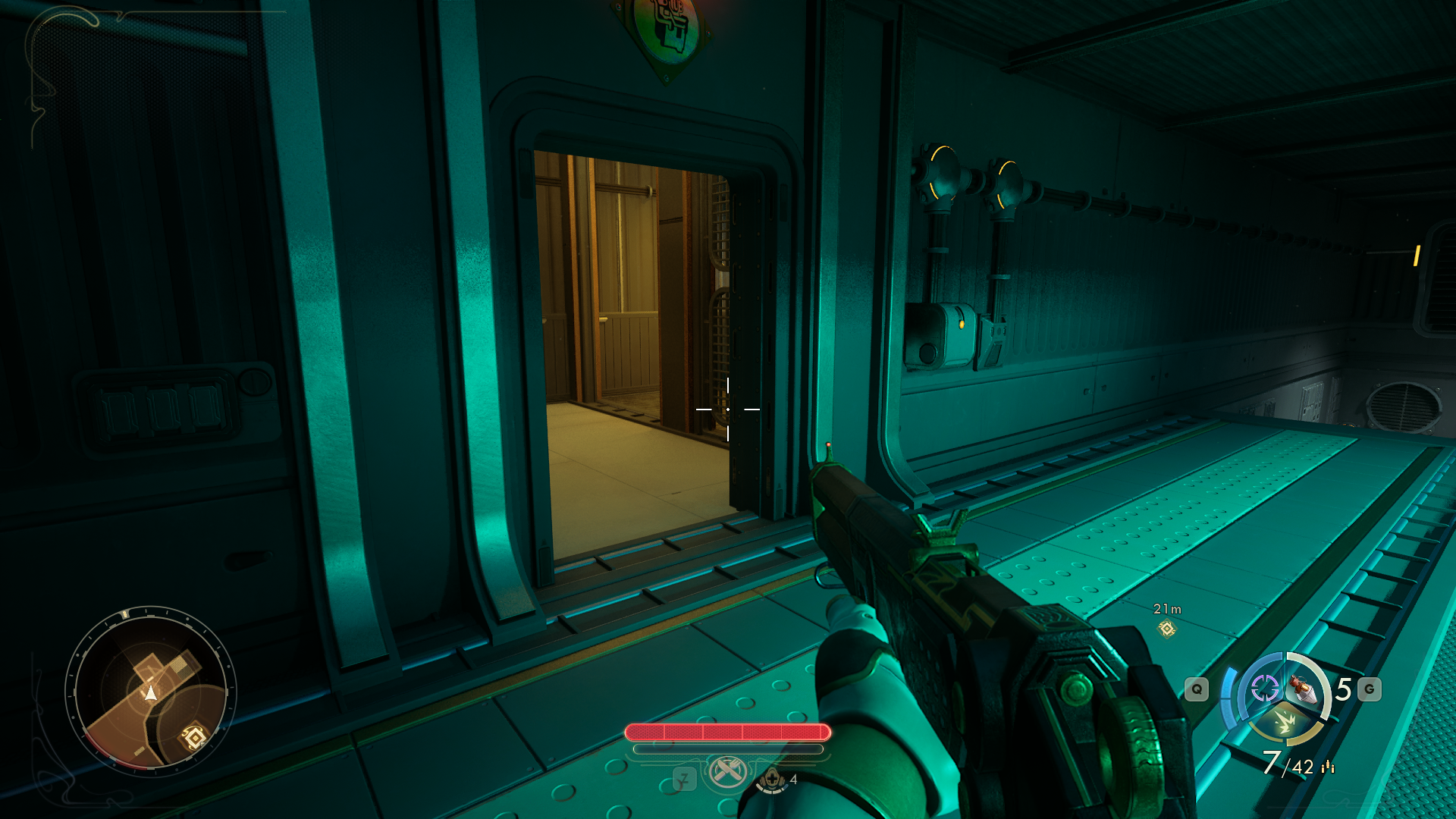The image size is (1456, 819).
Task: Select the quest marker on the minimap
Action: [x=194, y=736]
